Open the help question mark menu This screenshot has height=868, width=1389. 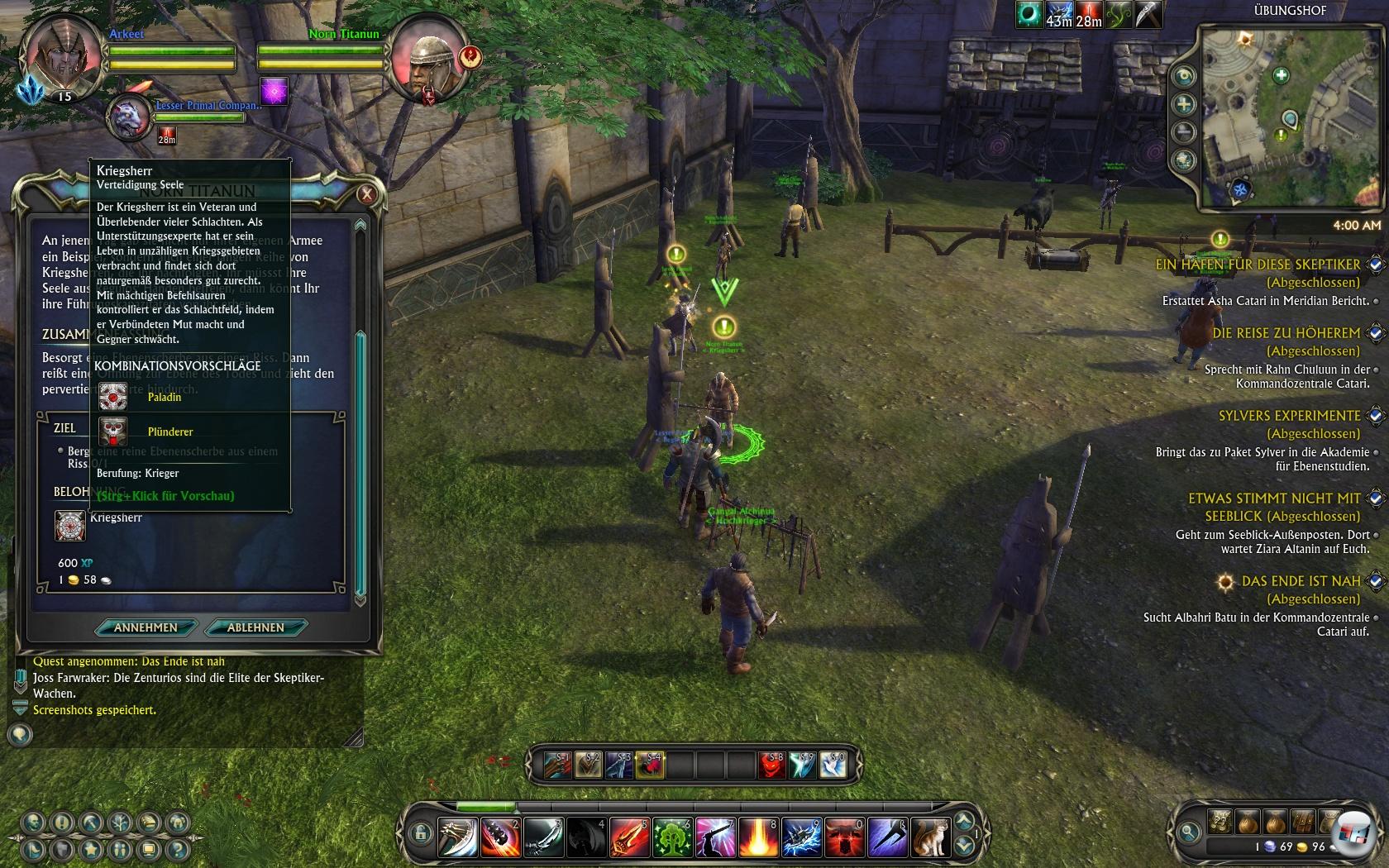[176, 849]
